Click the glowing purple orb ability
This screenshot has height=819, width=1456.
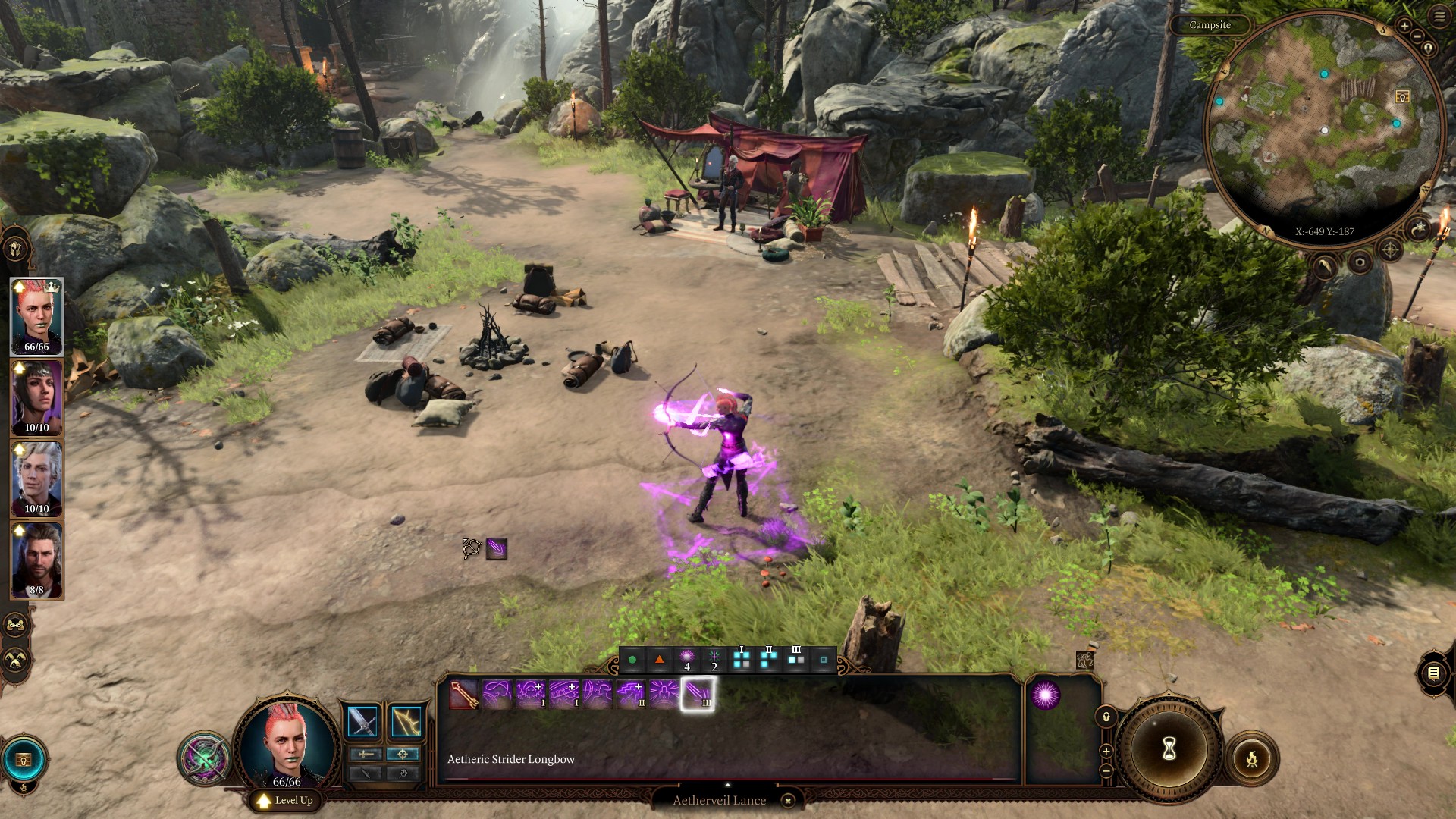click(x=1045, y=695)
